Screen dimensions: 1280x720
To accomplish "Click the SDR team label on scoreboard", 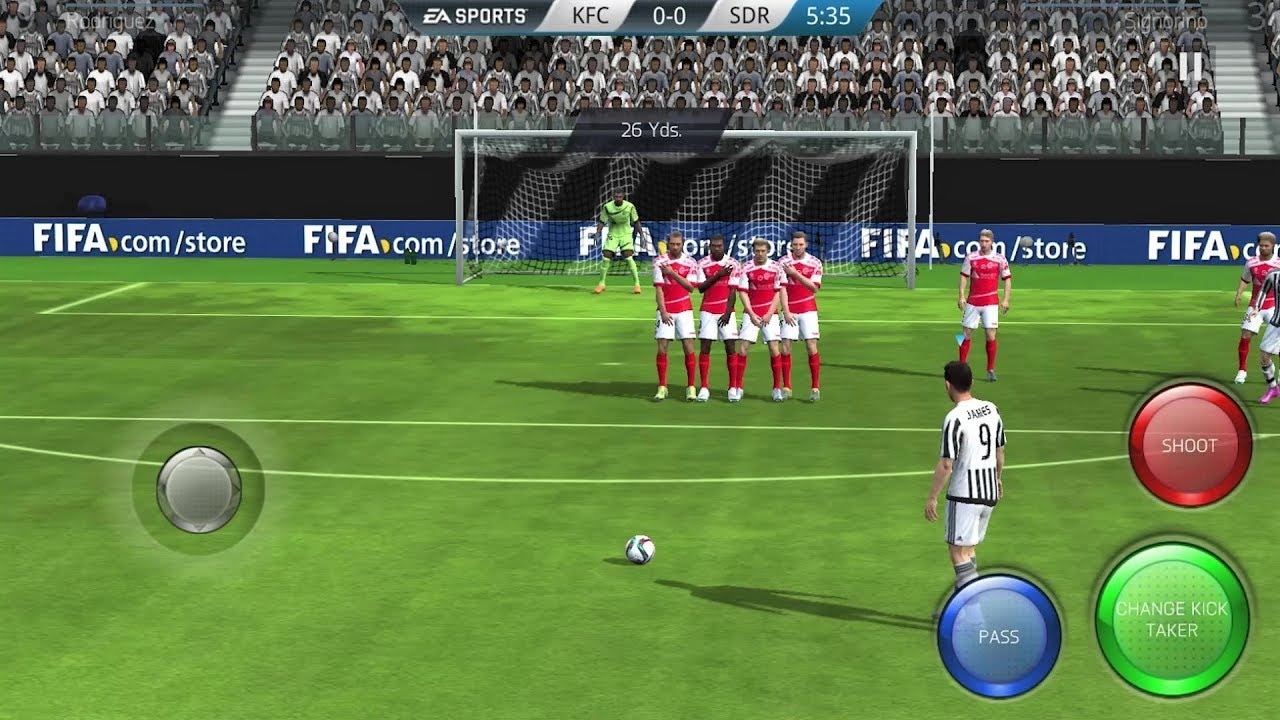I will coord(748,16).
